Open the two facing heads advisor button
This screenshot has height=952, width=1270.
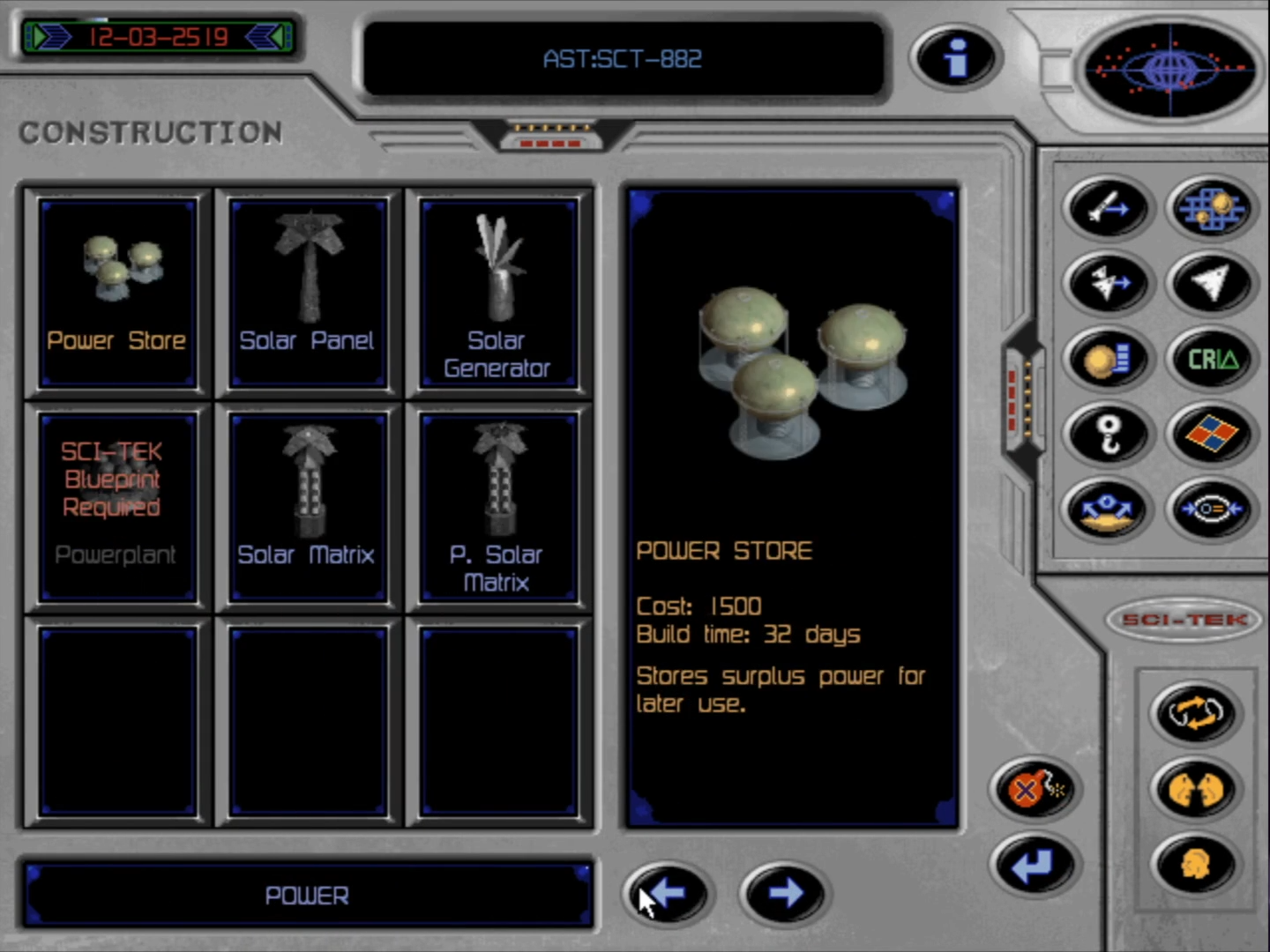coord(1195,788)
